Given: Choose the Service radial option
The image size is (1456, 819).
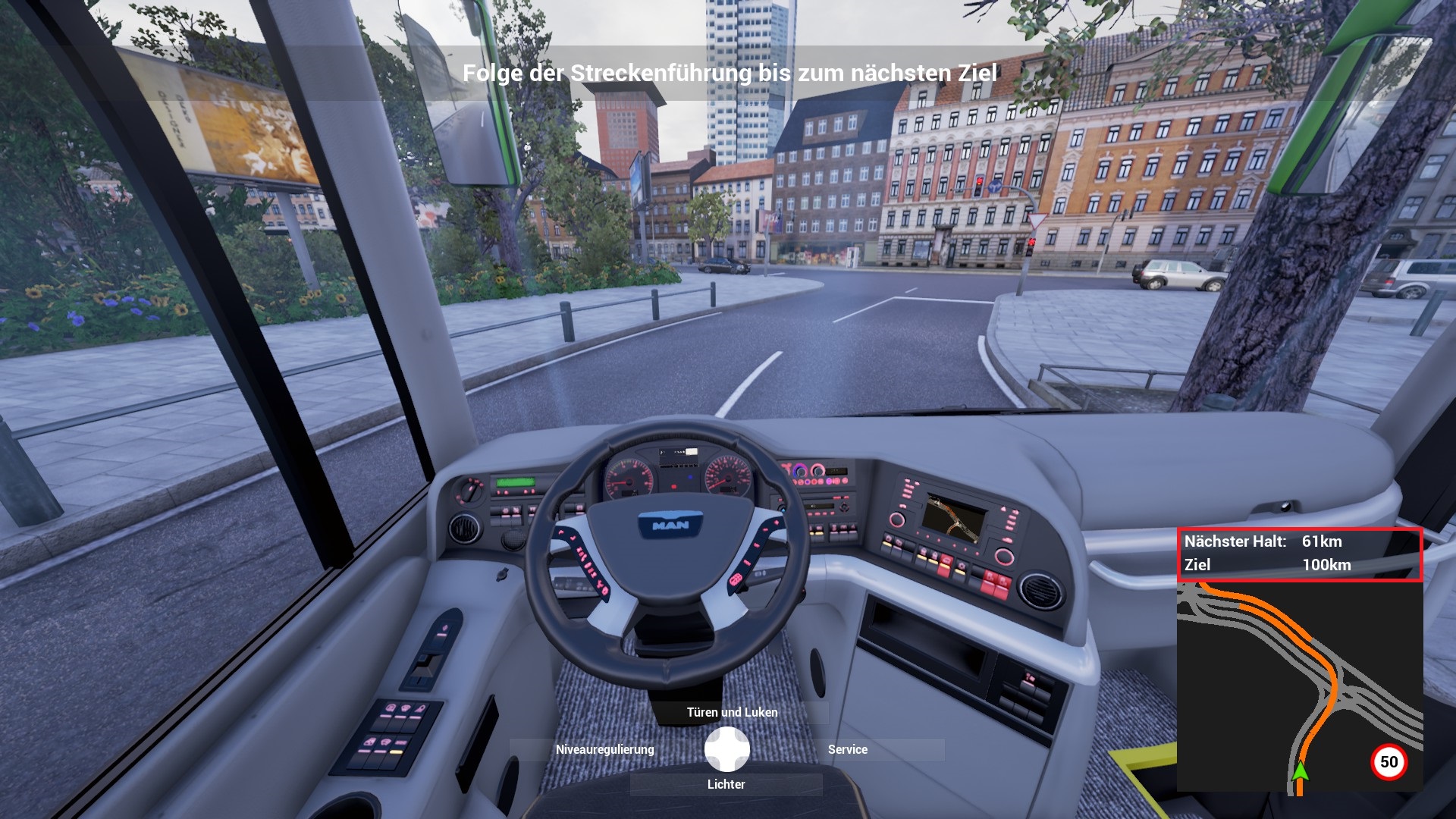Looking at the screenshot, I should point(847,749).
